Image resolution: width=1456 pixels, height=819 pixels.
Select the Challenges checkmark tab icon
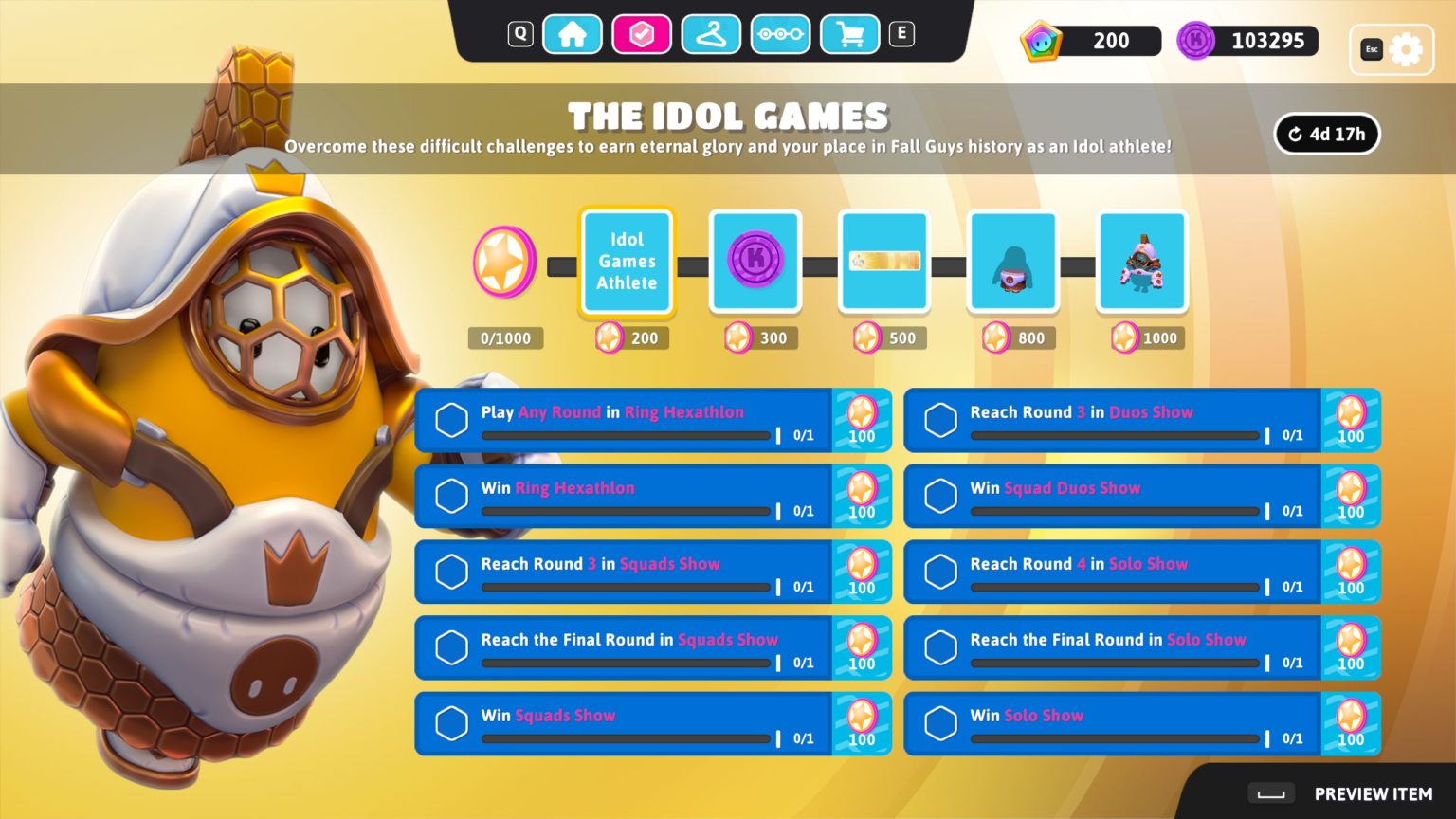coord(642,33)
